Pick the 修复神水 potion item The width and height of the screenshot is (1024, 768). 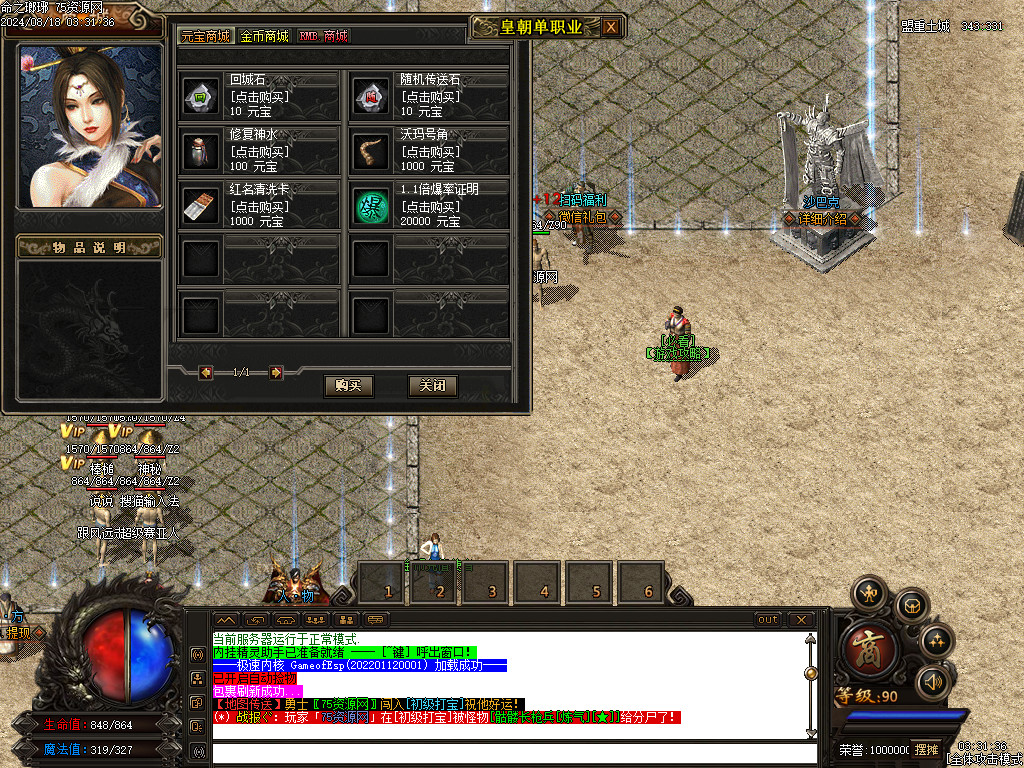[x=200, y=150]
